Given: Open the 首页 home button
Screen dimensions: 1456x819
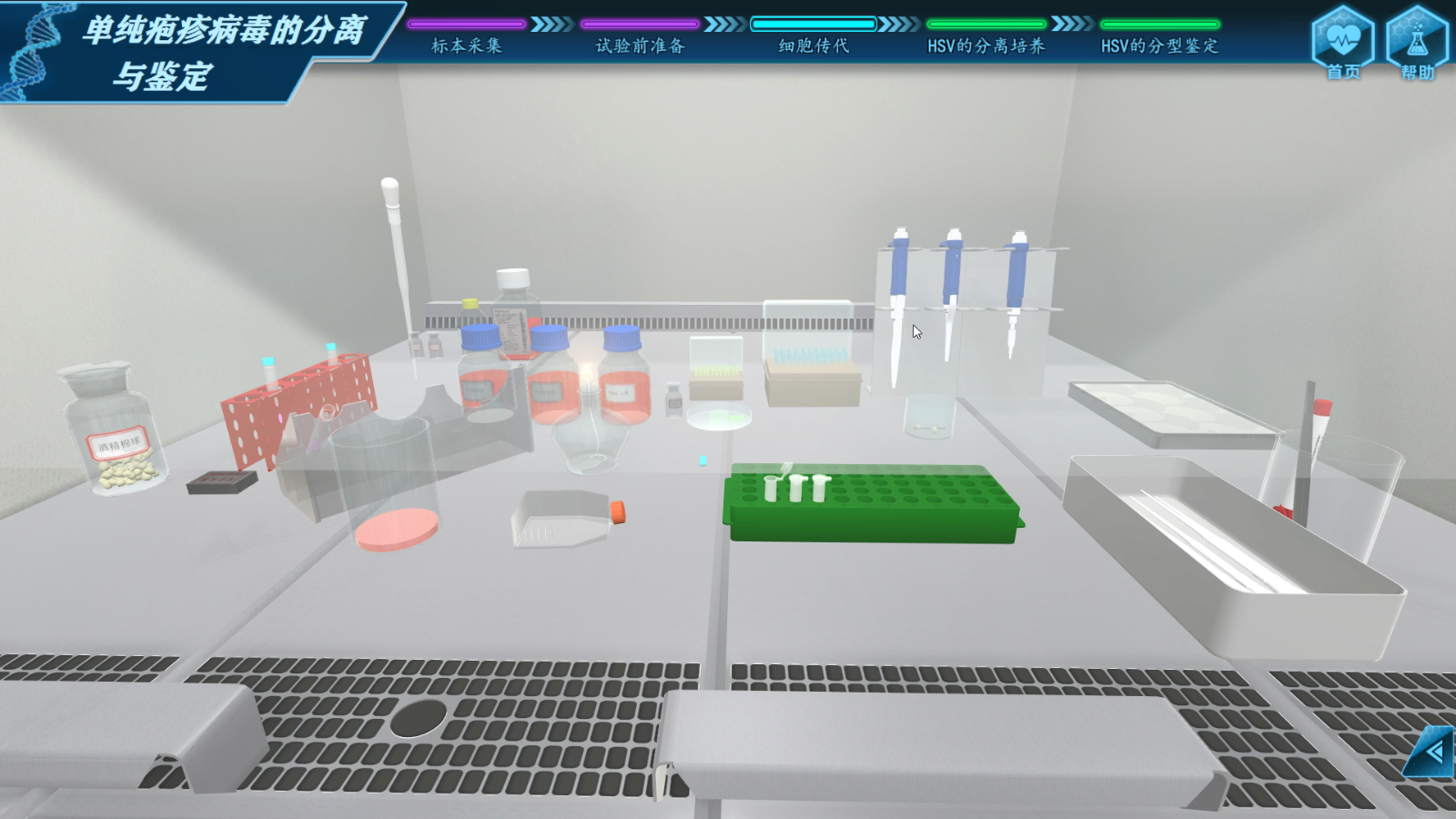Looking at the screenshot, I should click(x=1342, y=44).
